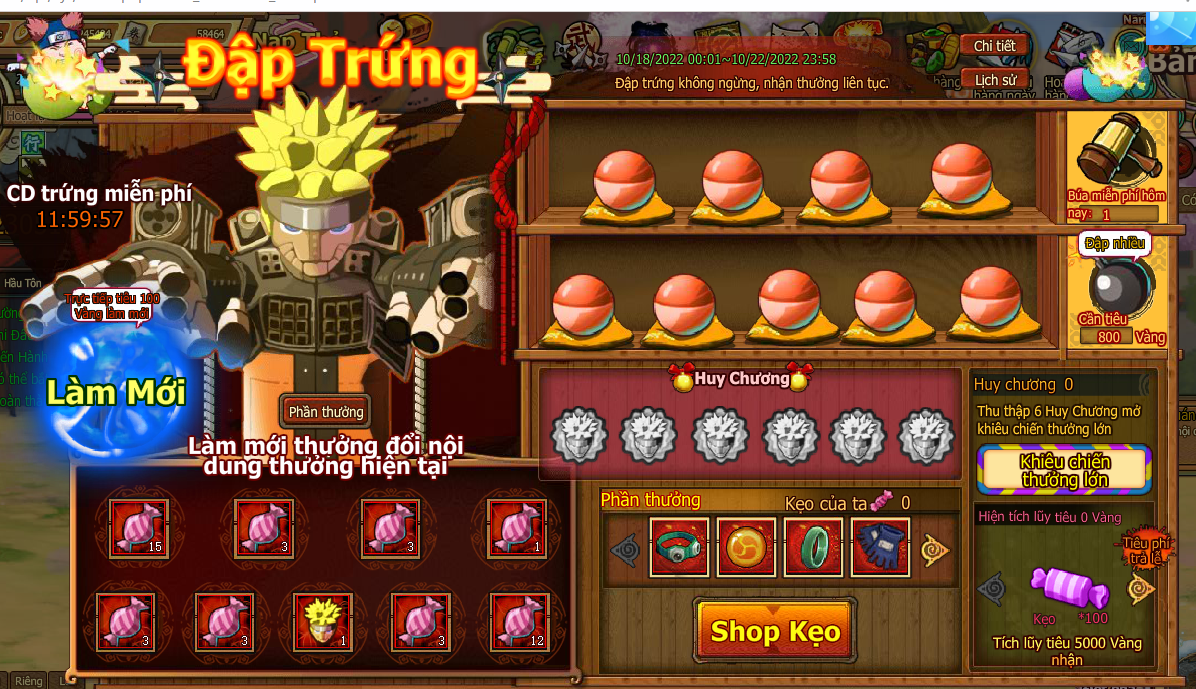The image size is (1196, 689).
Task: Choose the Đập nhiều black bomb option
Action: click(x=1119, y=286)
